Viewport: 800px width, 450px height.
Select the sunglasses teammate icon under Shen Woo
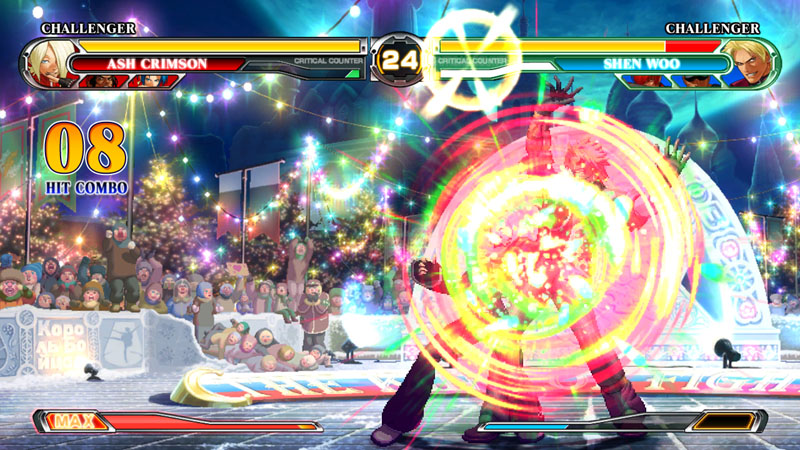point(696,81)
